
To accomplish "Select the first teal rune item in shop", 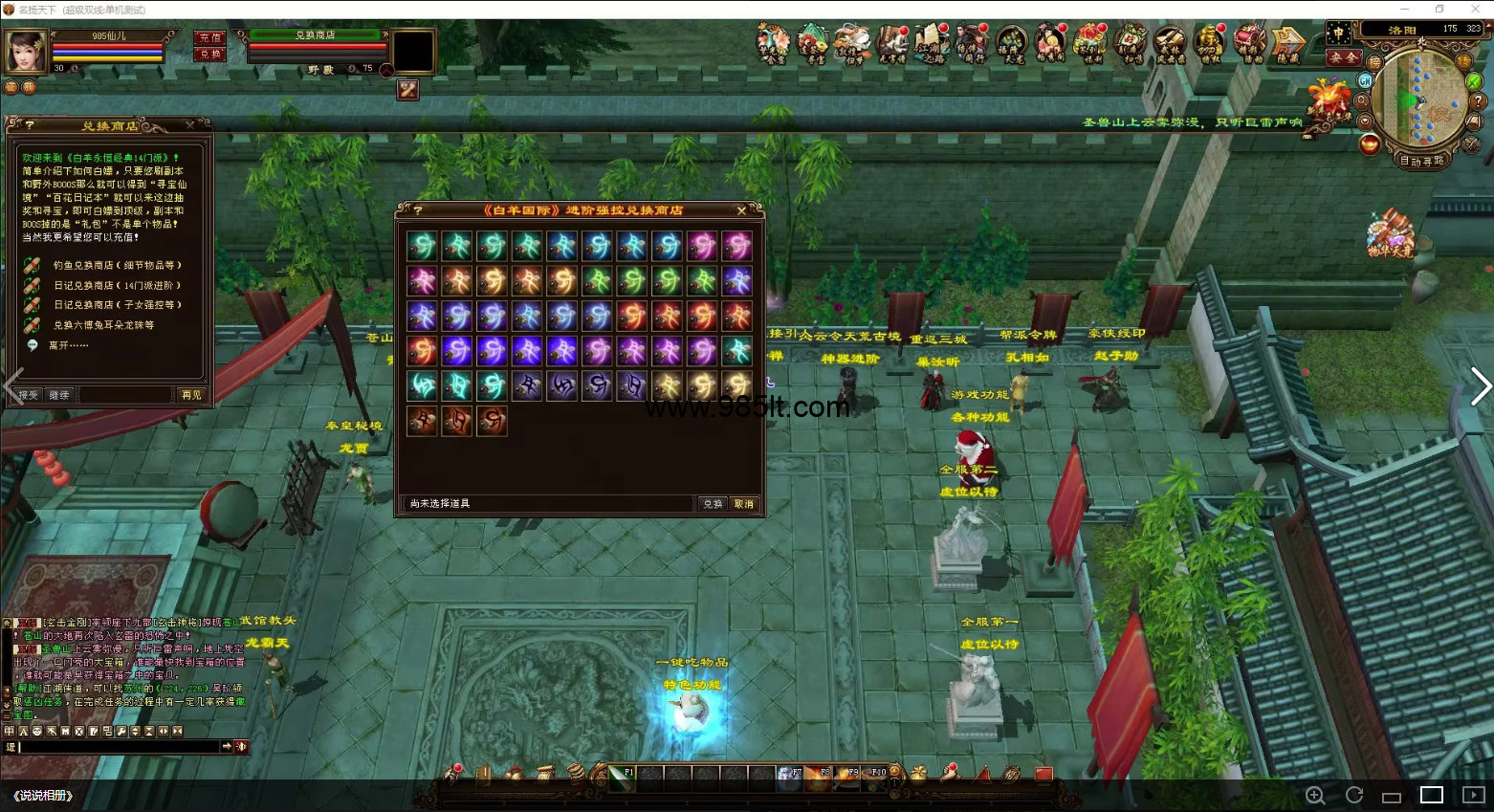I will point(422,246).
